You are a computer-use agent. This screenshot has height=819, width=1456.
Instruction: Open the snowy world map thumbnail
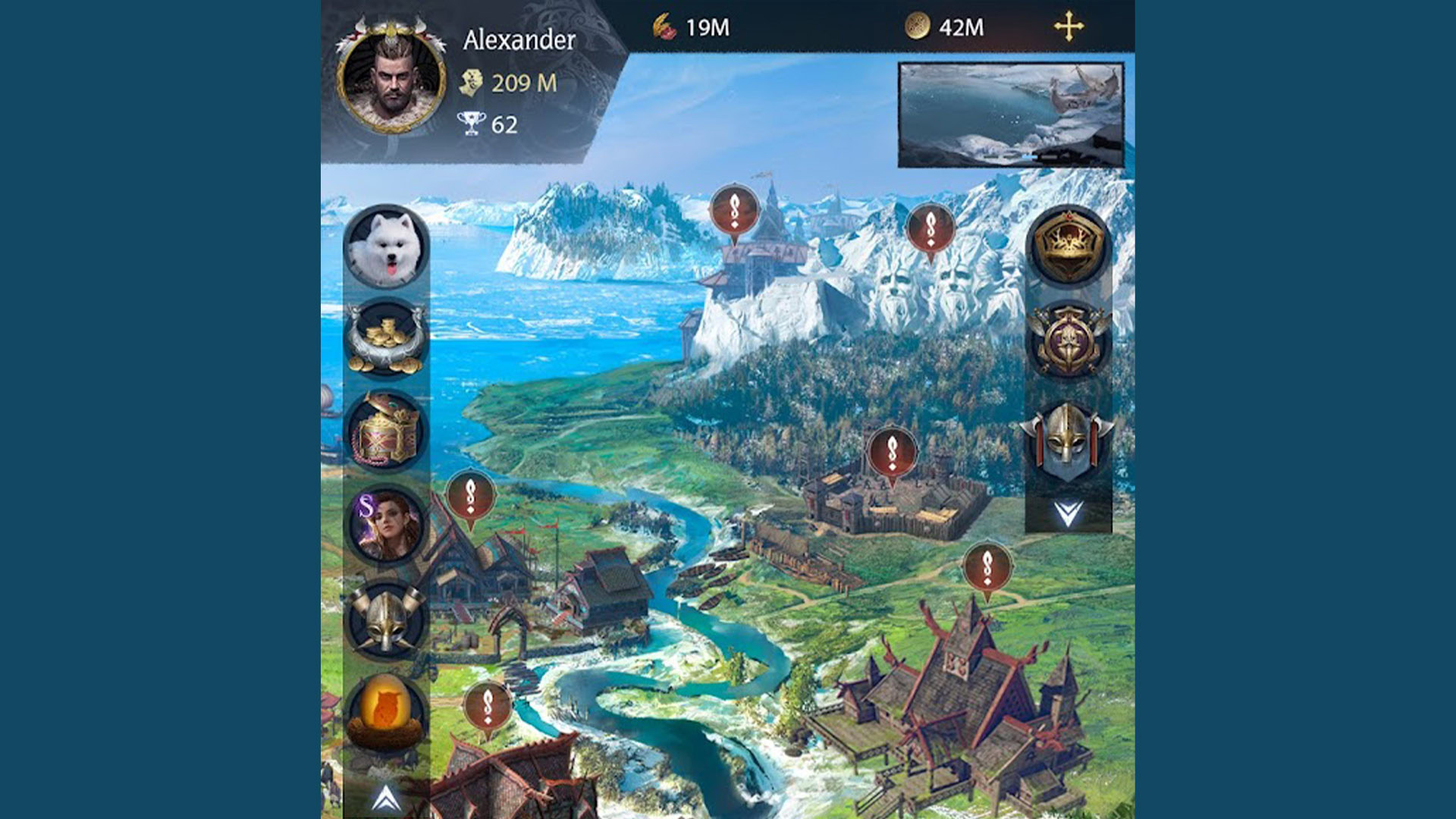click(1010, 115)
